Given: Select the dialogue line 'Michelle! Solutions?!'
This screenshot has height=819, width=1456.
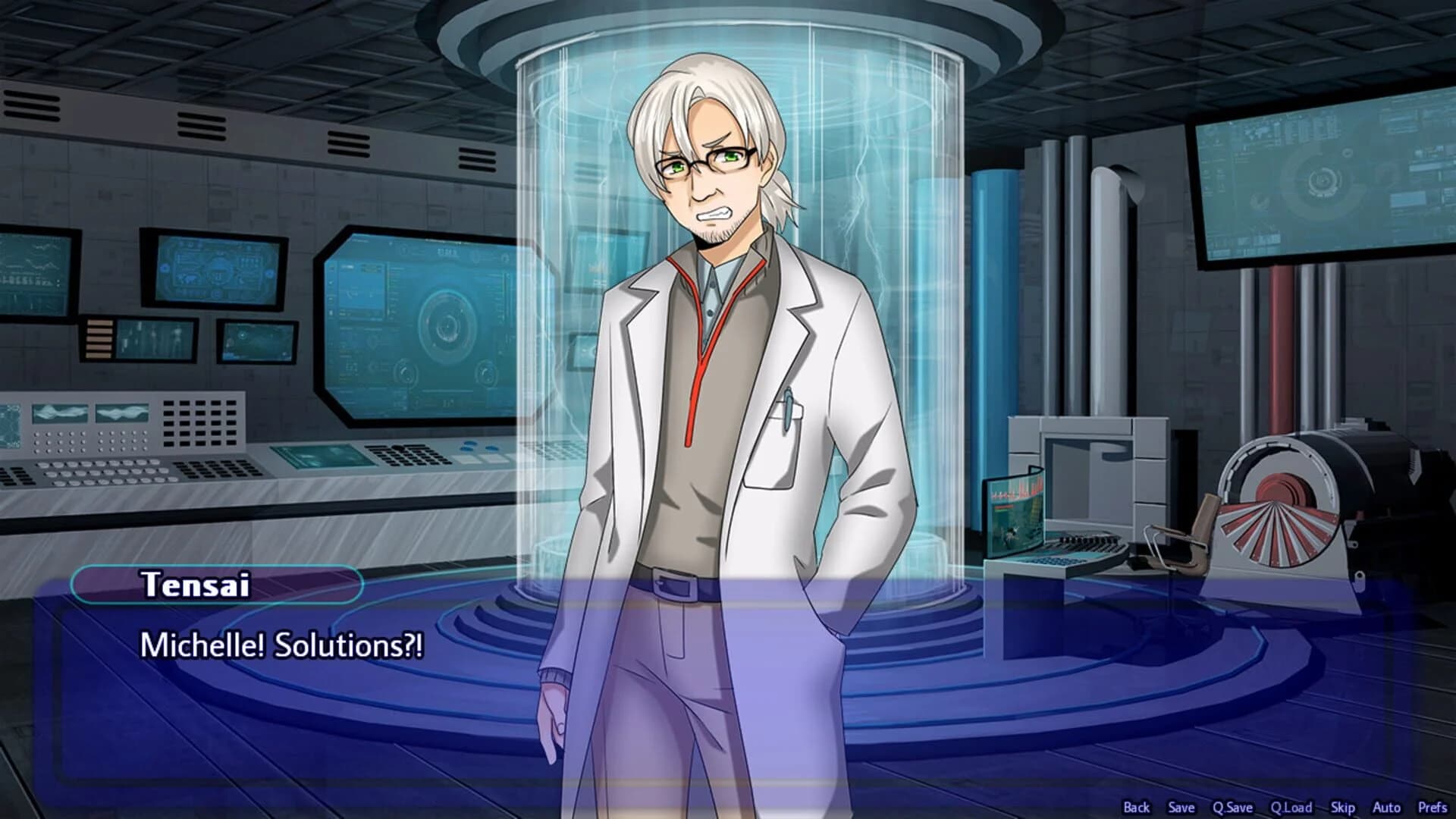Looking at the screenshot, I should [281, 646].
